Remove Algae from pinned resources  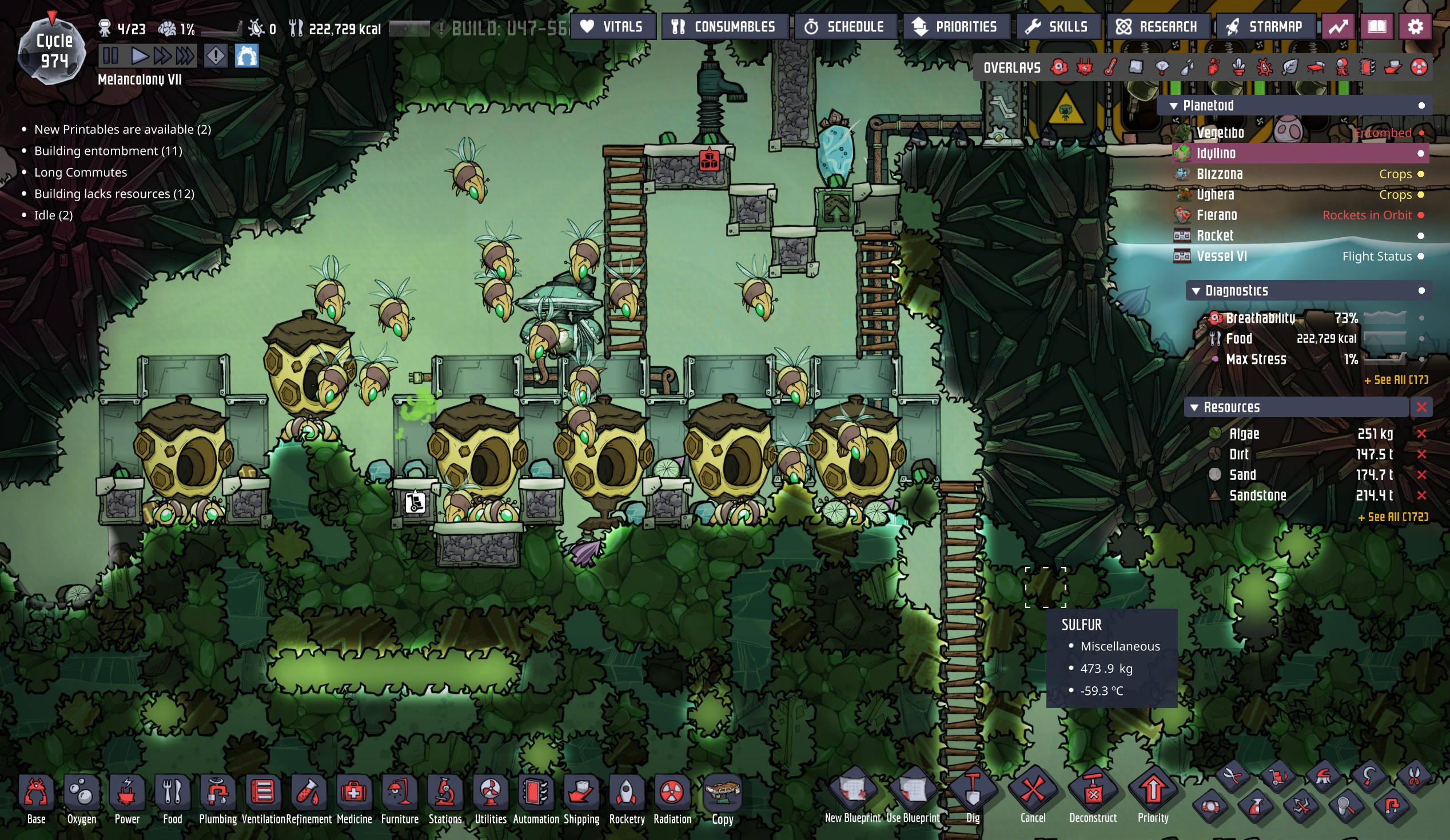1422,434
